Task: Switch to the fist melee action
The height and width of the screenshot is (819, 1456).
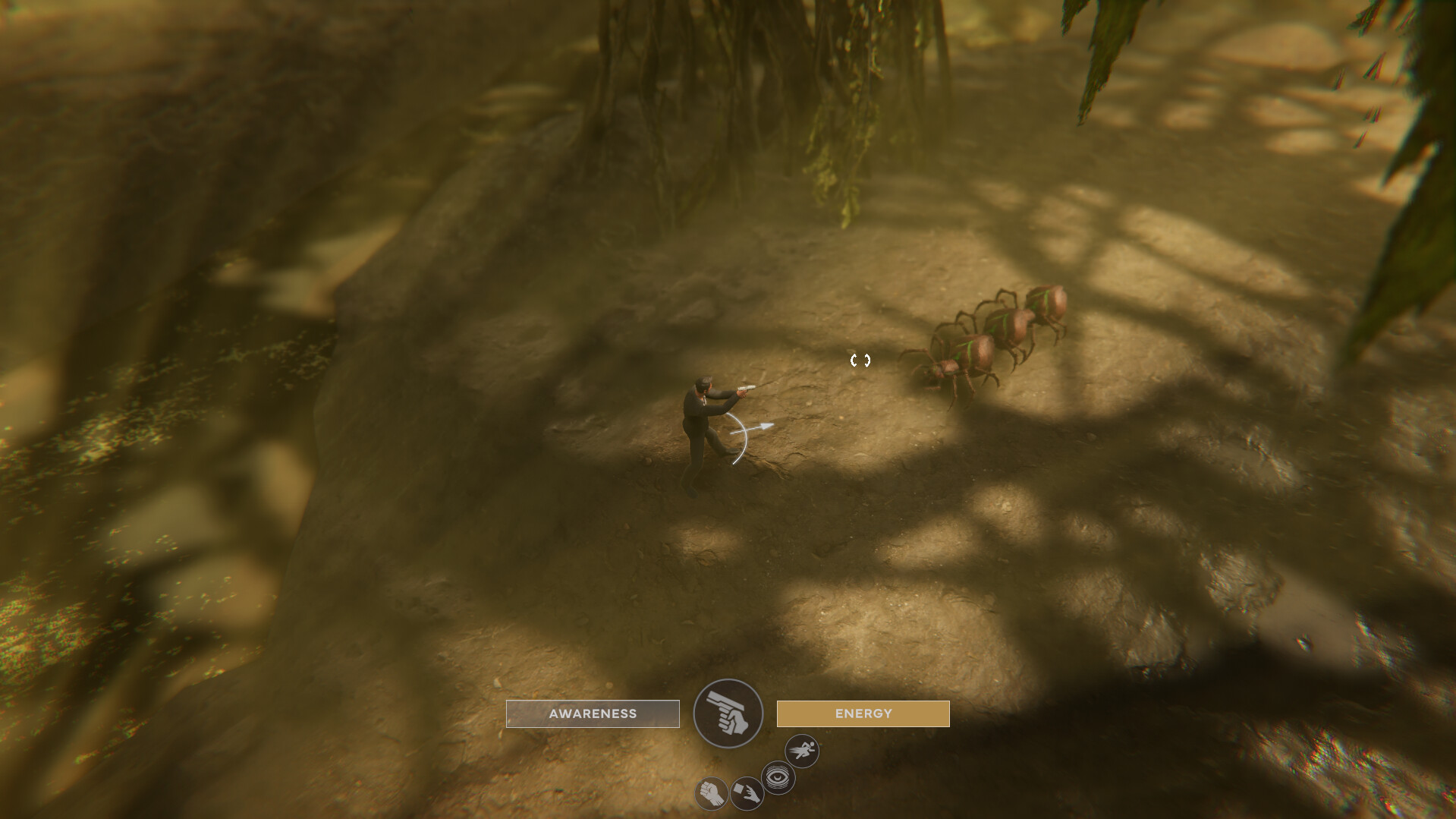Action: coord(711,794)
